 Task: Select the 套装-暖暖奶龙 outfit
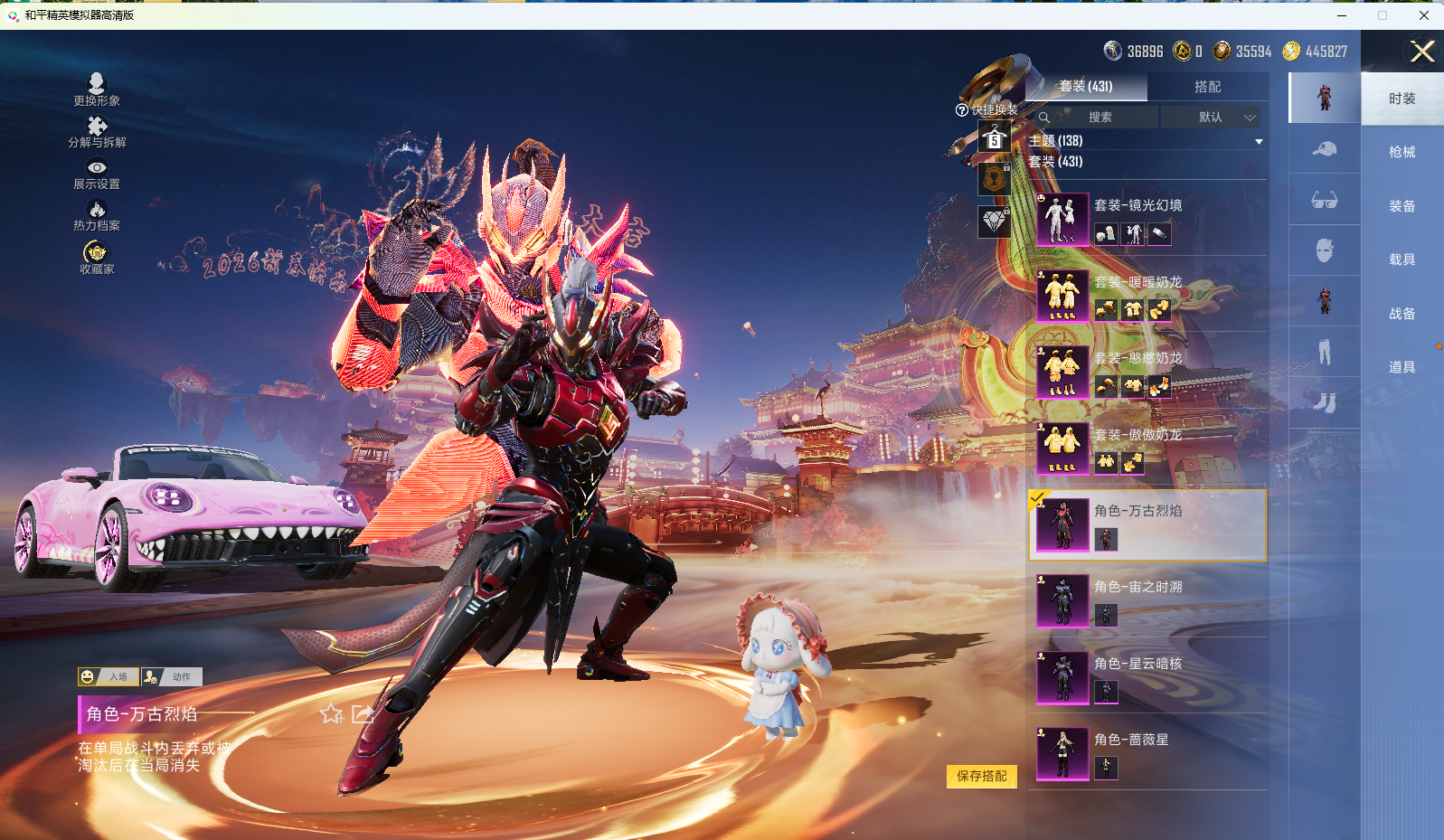(1148, 296)
